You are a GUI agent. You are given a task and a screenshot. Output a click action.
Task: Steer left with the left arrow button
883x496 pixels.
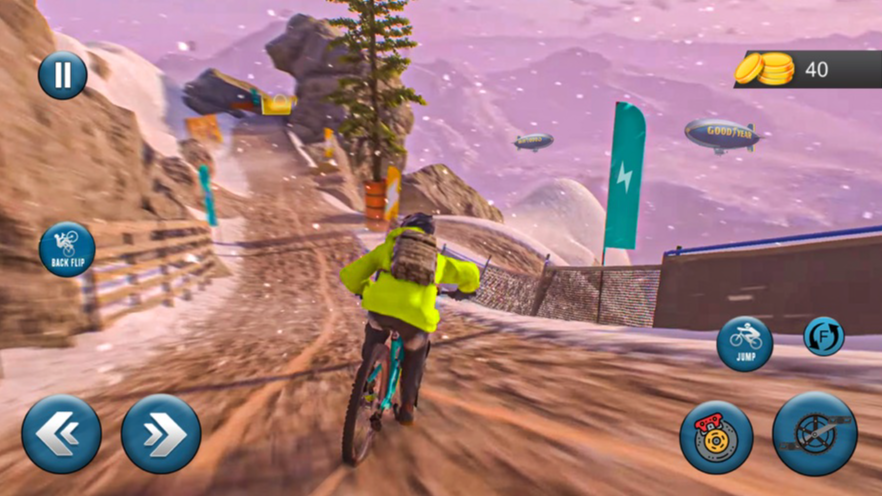[61, 434]
